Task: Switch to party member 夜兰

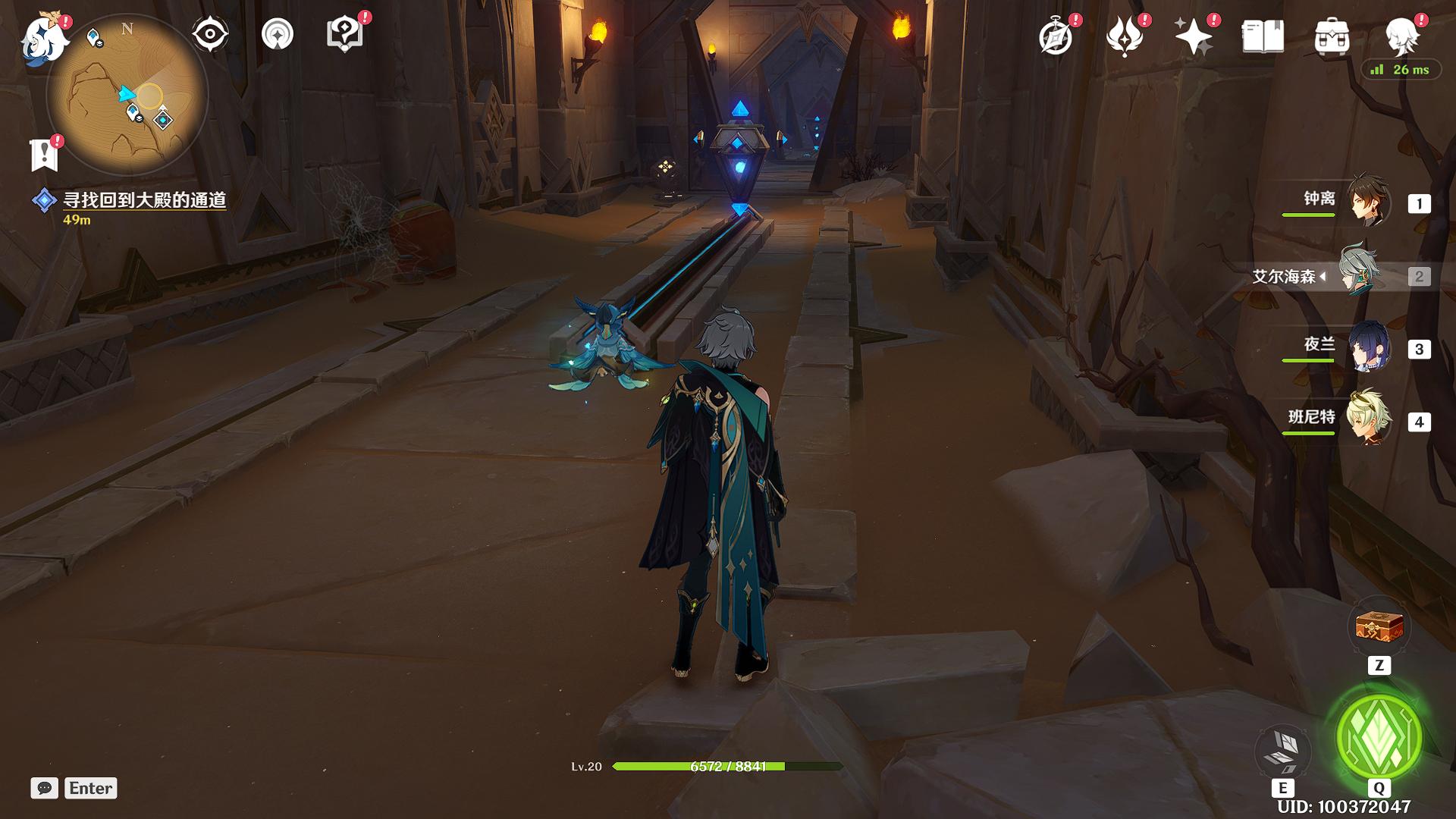Action: tap(1369, 347)
